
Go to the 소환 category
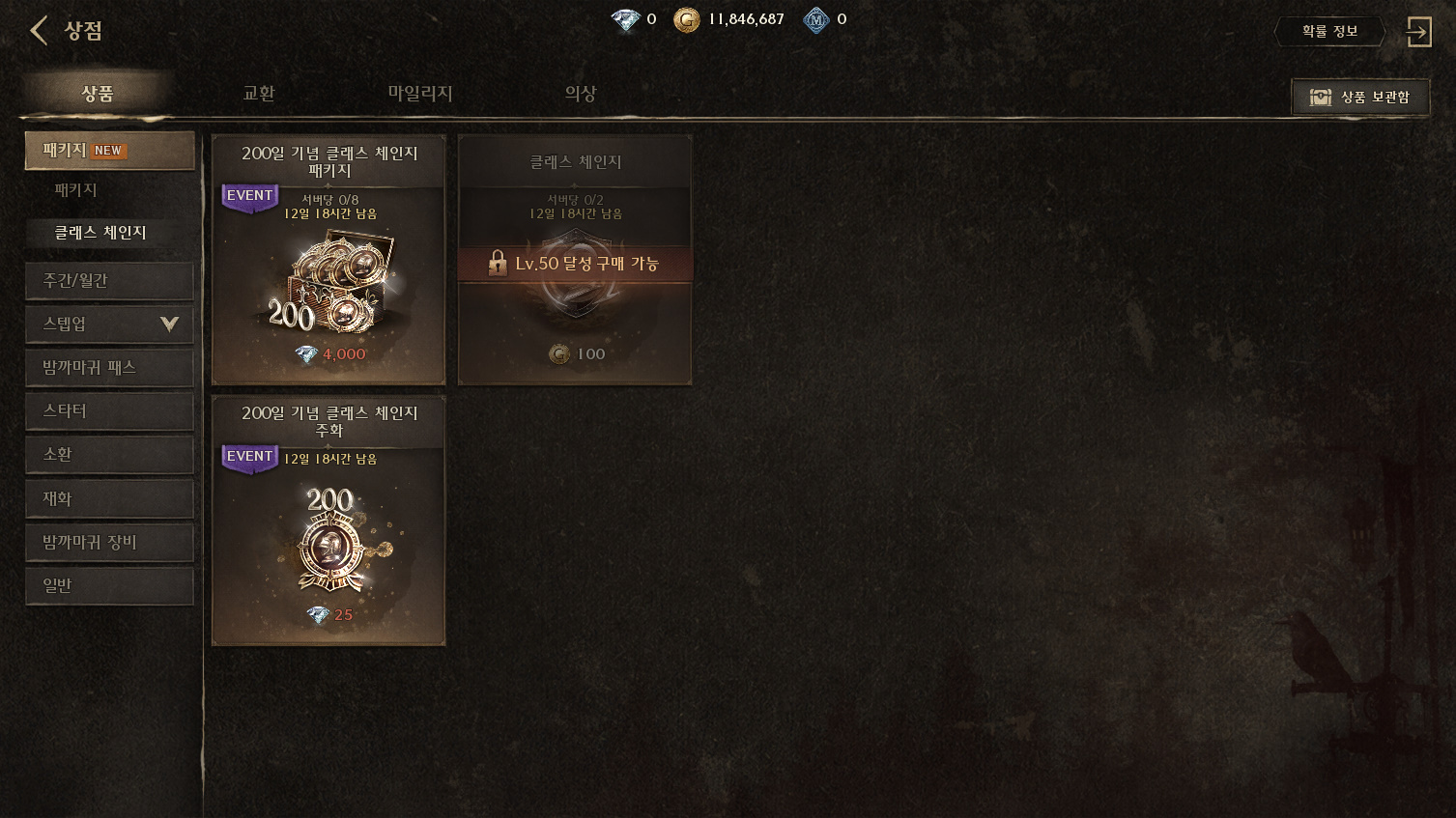[109, 455]
